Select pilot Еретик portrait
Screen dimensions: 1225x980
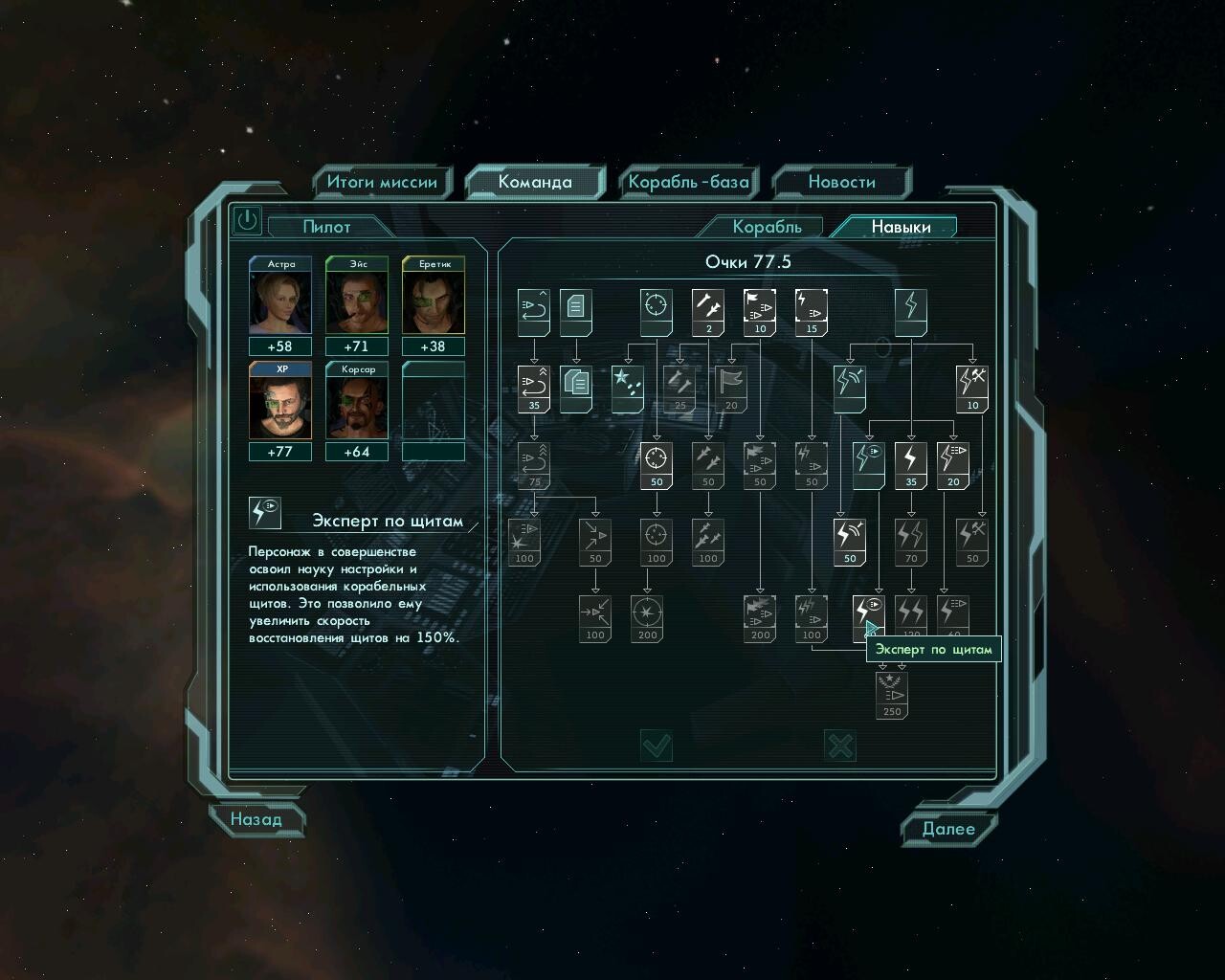(x=434, y=302)
